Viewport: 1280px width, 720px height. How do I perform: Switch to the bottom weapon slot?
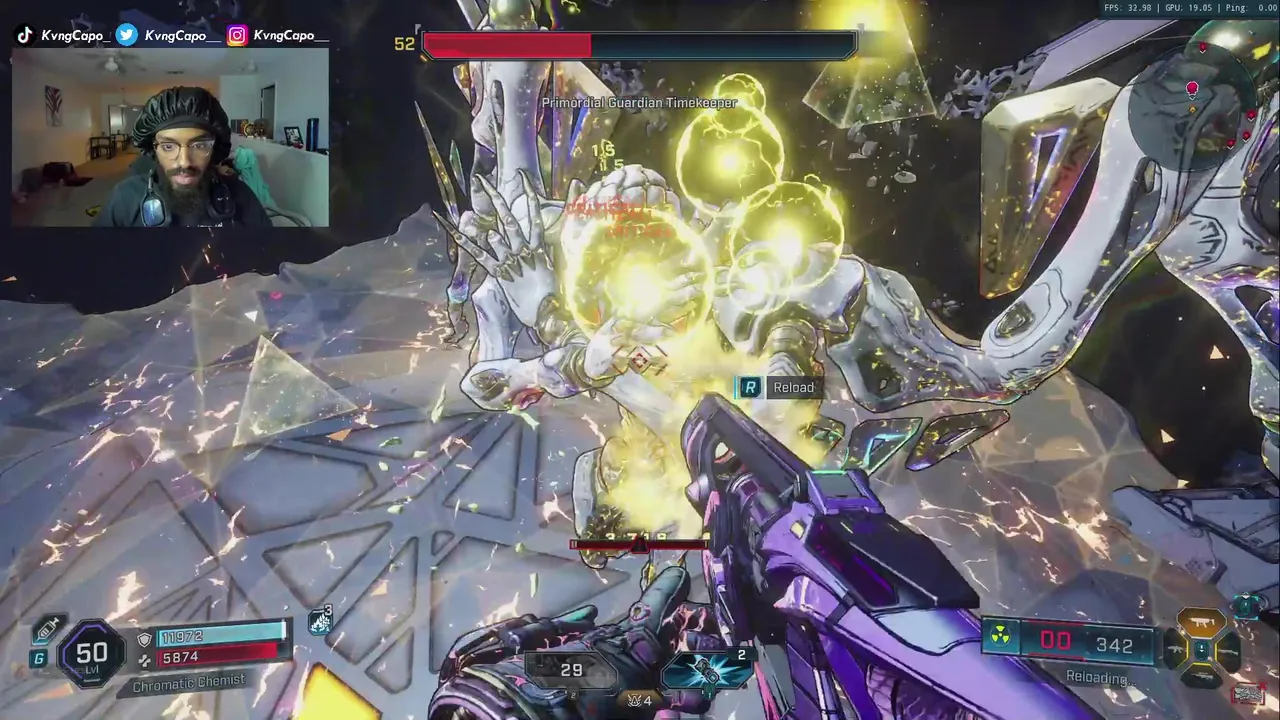(1202, 675)
